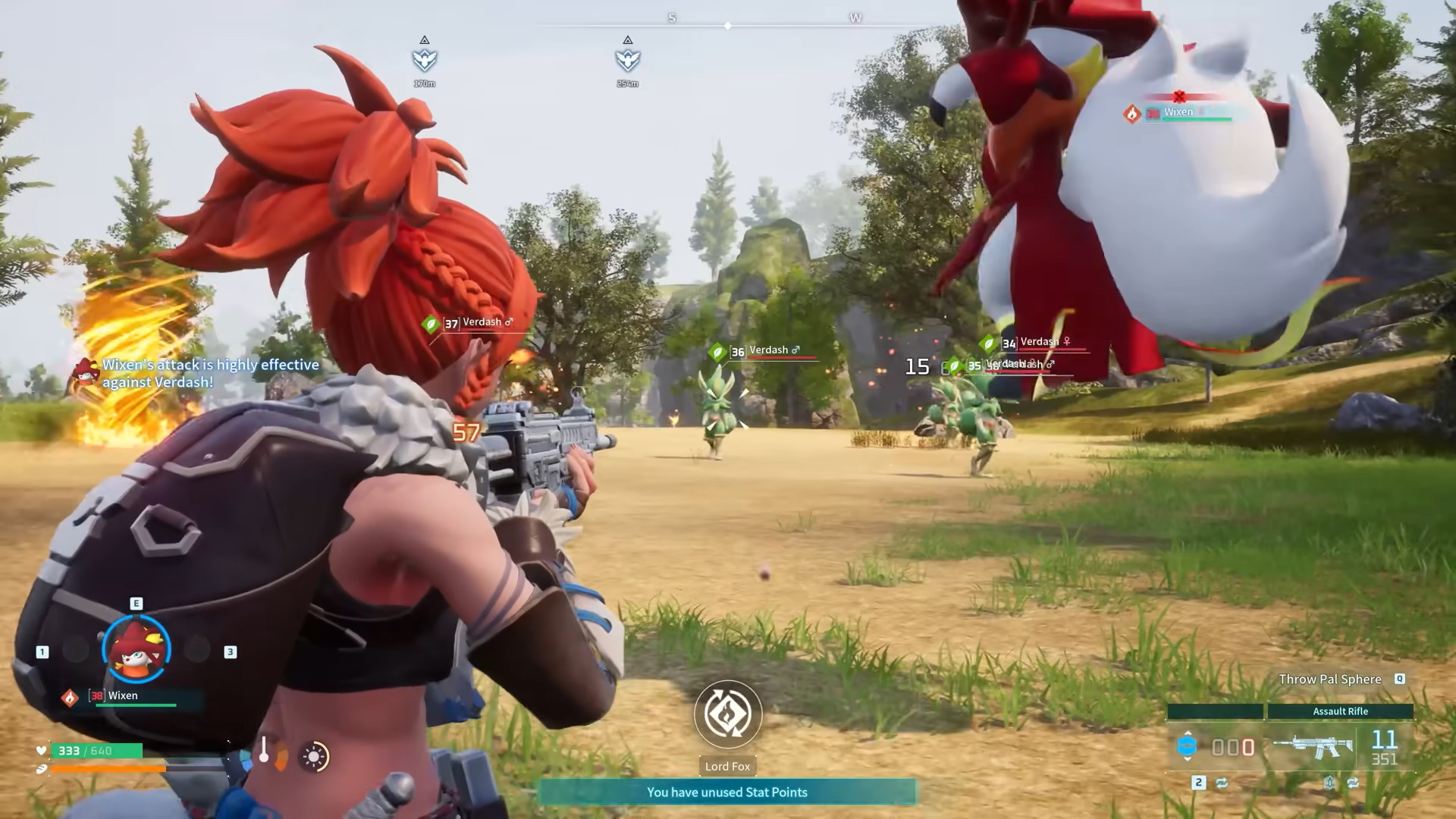Select the Assault Rifle weapon slot
This screenshot has height=819, width=1456.
click(1313, 747)
